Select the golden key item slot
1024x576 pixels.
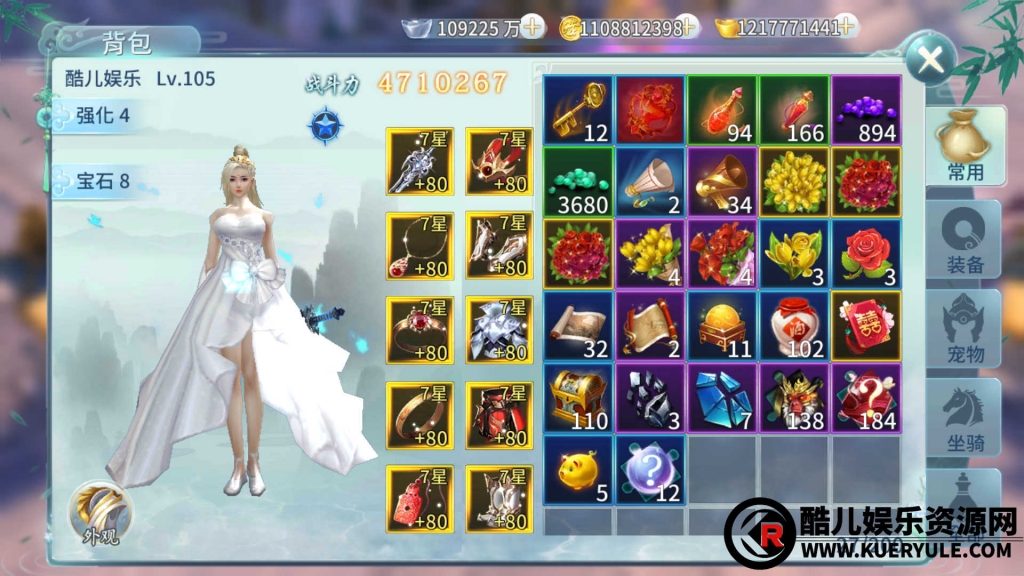(578, 109)
